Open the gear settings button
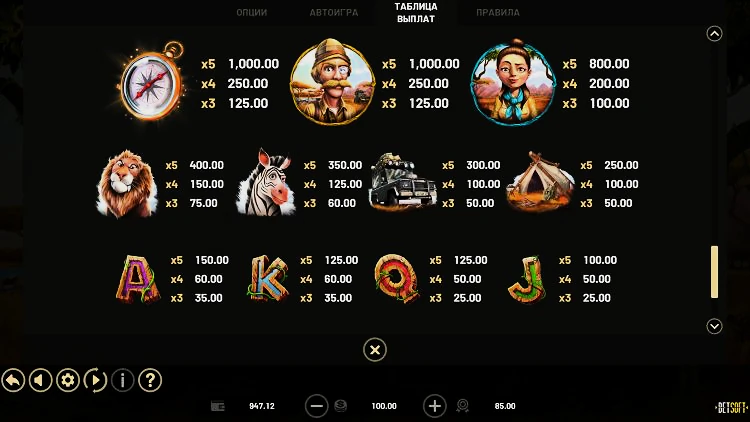The image size is (750, 422). (x=68, y=380)
